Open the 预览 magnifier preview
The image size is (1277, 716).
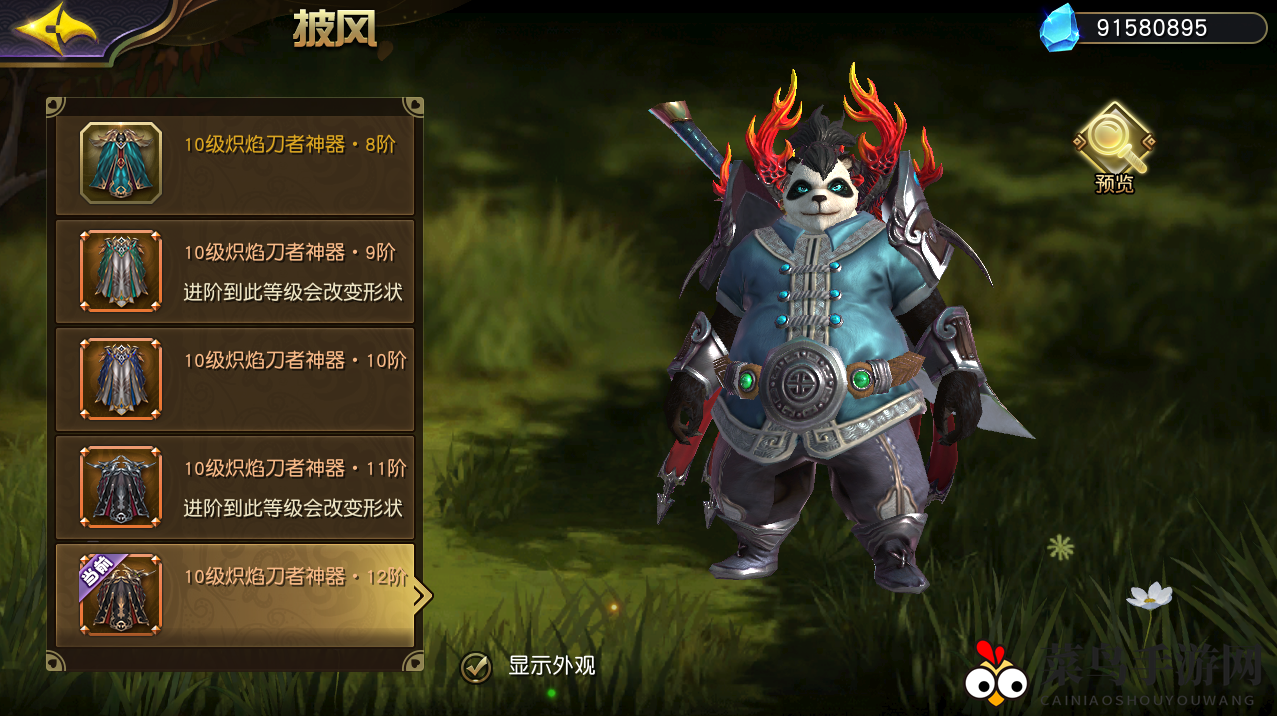pyautogui.click(x=1113, y=143)
